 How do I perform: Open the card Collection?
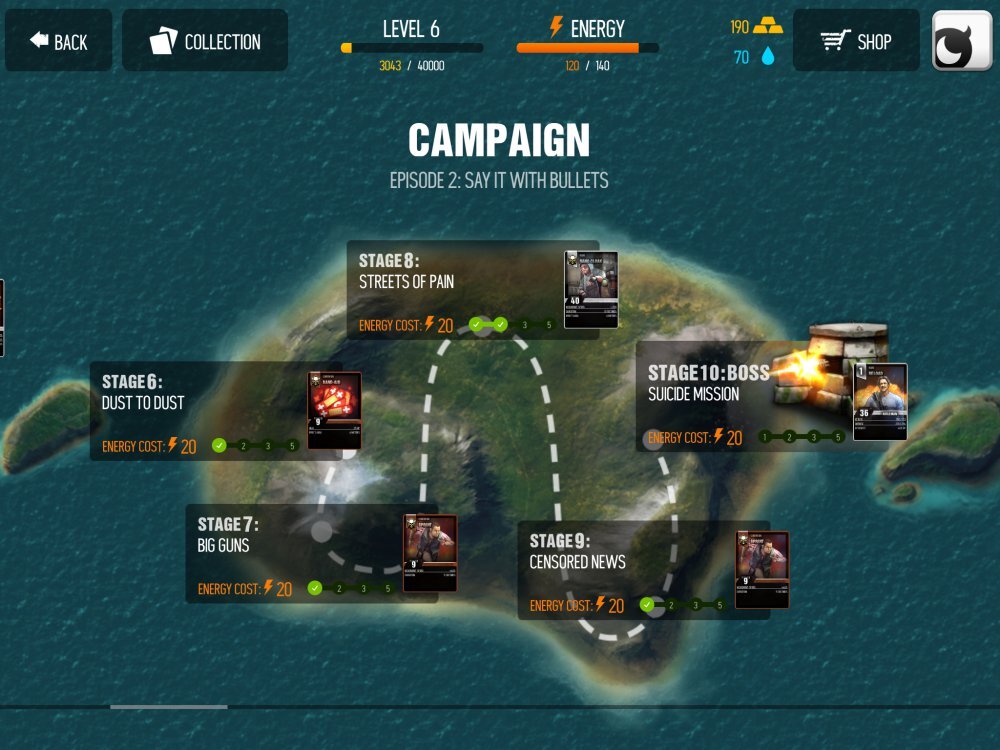click(205, 41)
